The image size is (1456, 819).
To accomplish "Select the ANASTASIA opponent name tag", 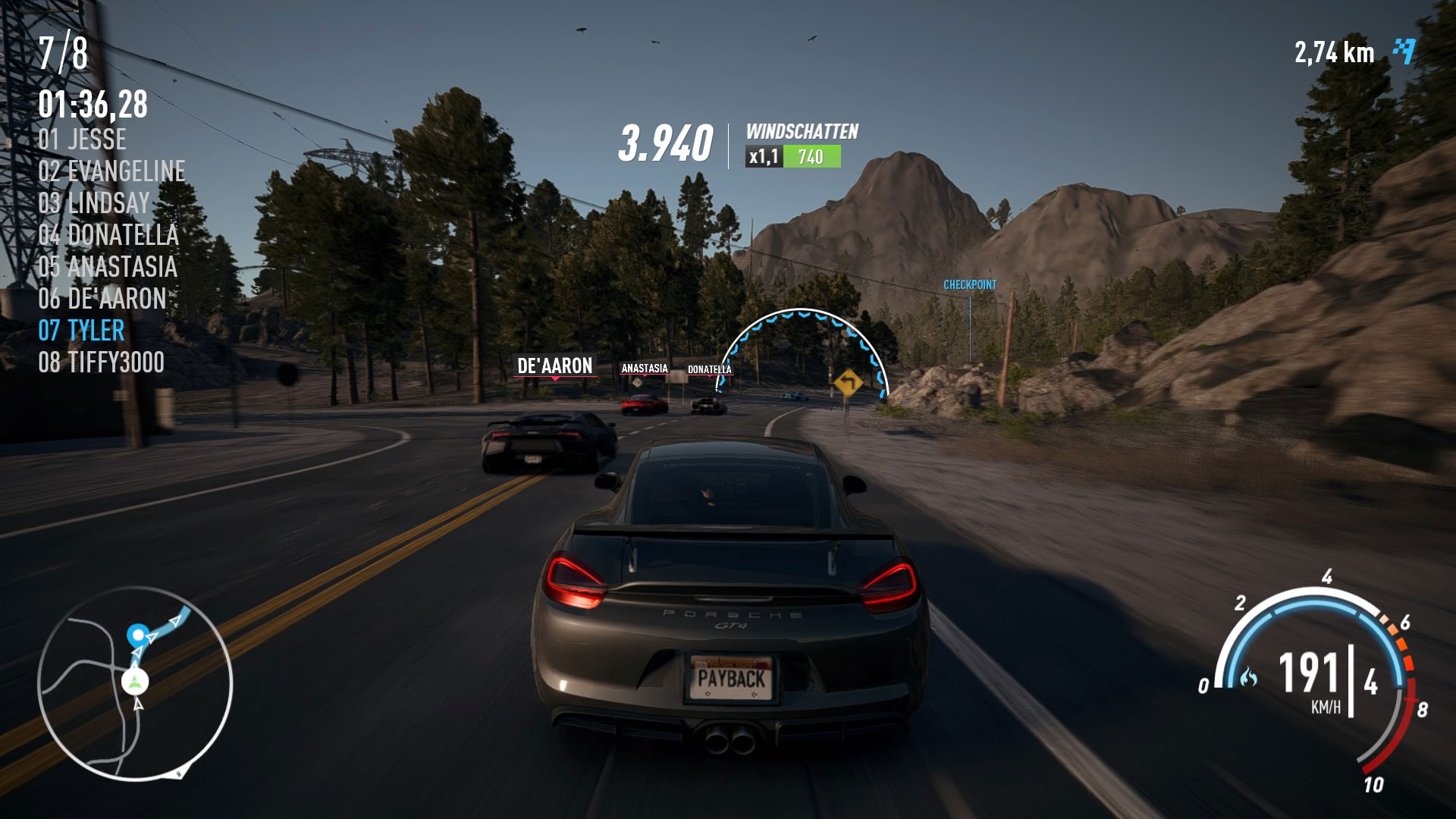I will click(x=645, y=369).
